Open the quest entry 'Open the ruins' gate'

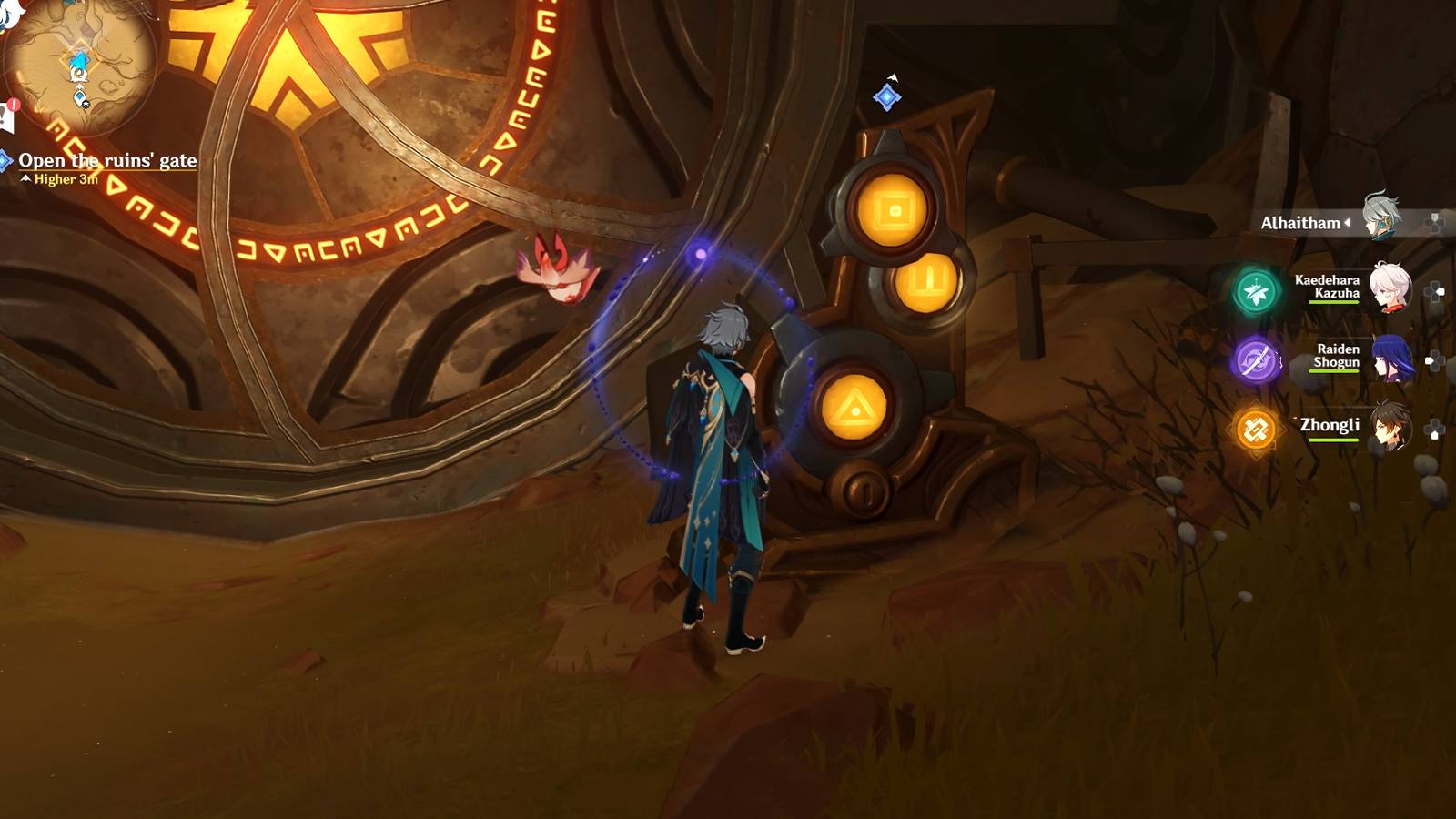click(107, 160)
